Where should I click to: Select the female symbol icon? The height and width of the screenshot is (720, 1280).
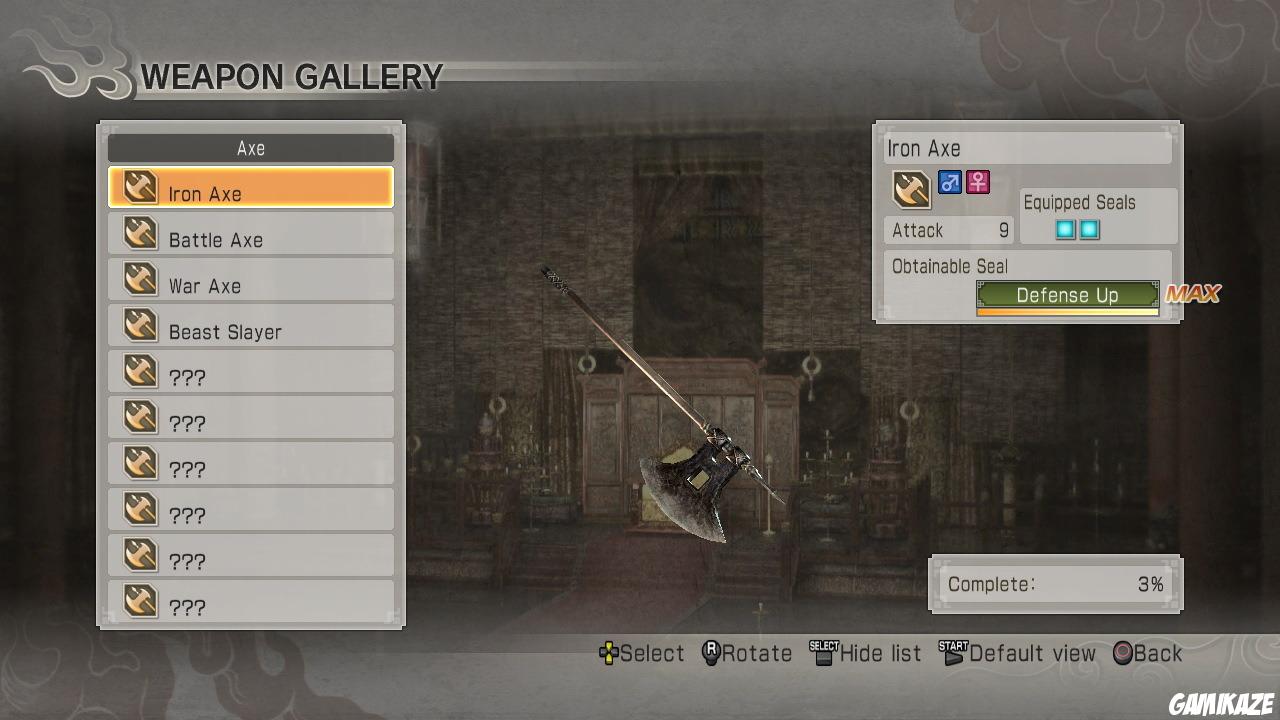[977, 181]
